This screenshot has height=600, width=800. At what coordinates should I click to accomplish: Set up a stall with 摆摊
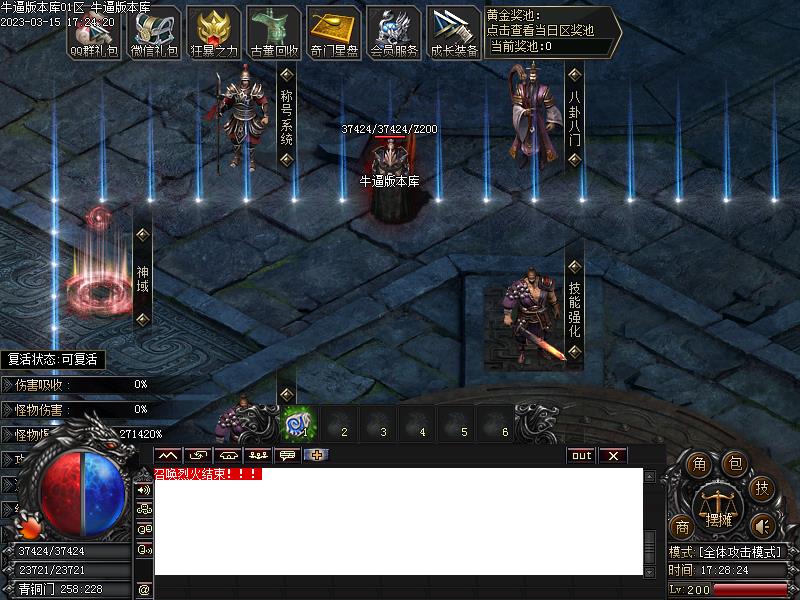click(719, 505)
